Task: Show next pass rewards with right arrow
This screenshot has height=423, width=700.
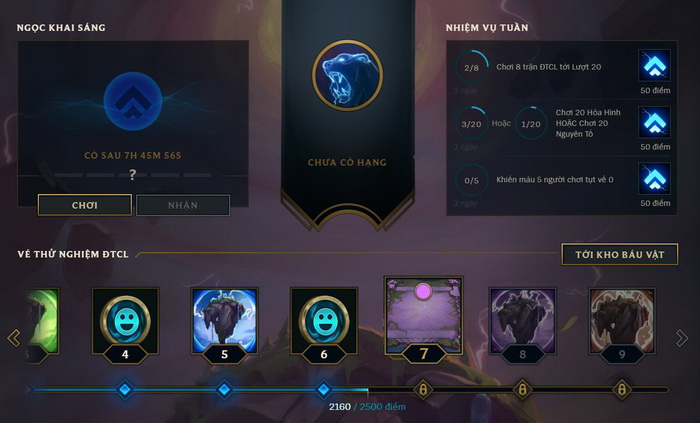Action: tap(682, 337)
